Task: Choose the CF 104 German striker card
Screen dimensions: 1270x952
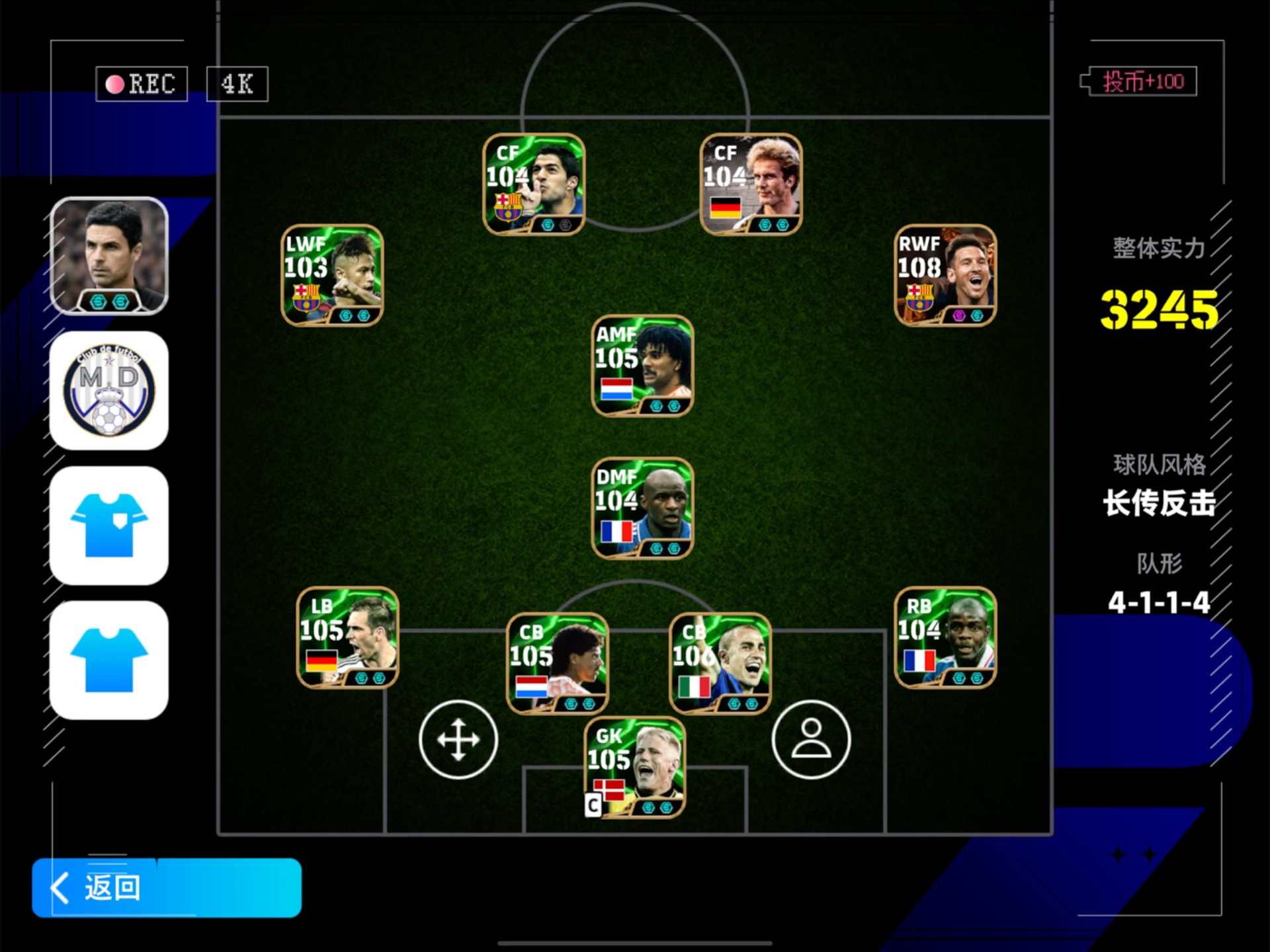Action: [x=751, y=184]
